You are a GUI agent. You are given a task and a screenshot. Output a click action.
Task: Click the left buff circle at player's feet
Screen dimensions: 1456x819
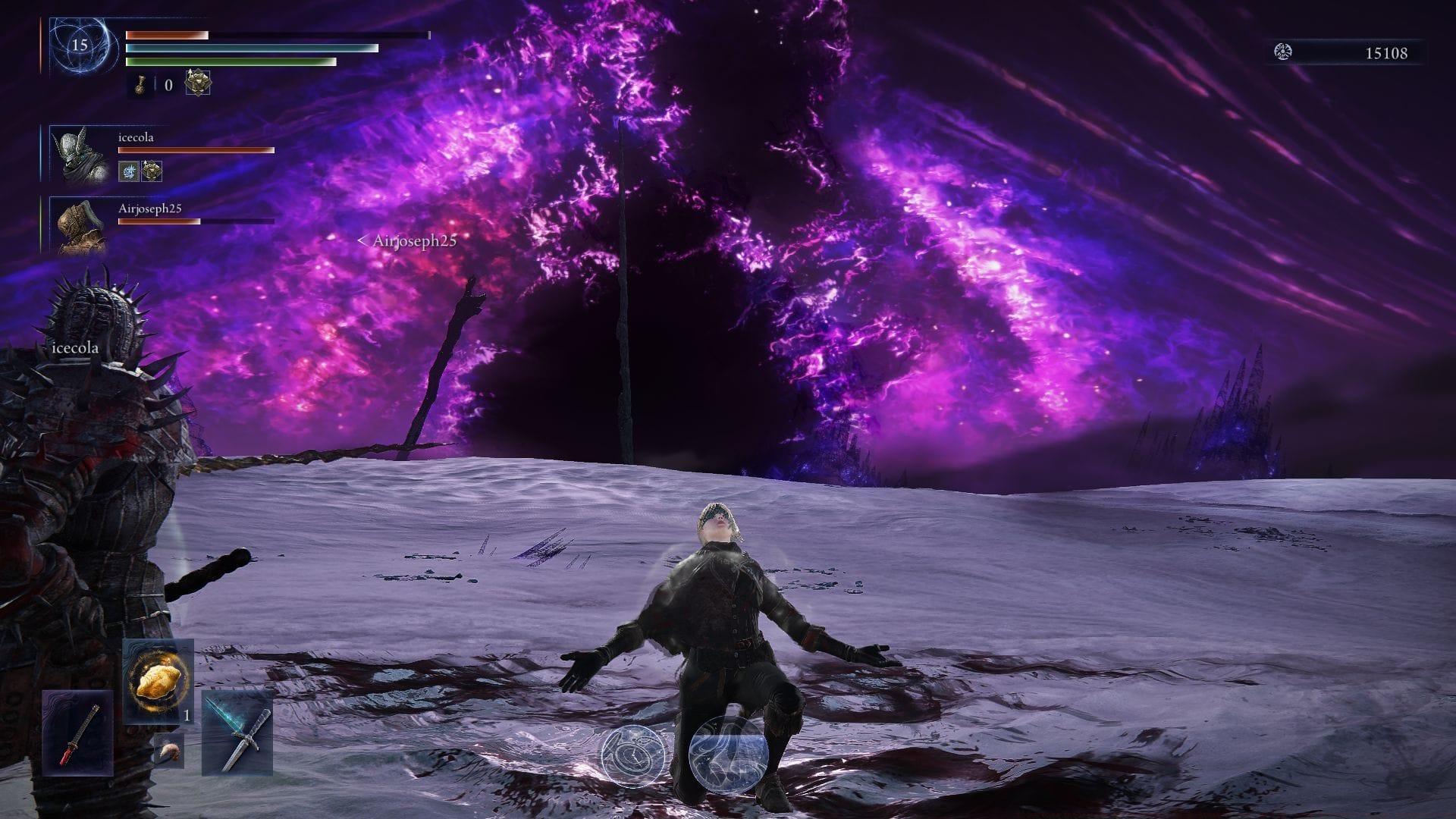click(x=634, y=758)
